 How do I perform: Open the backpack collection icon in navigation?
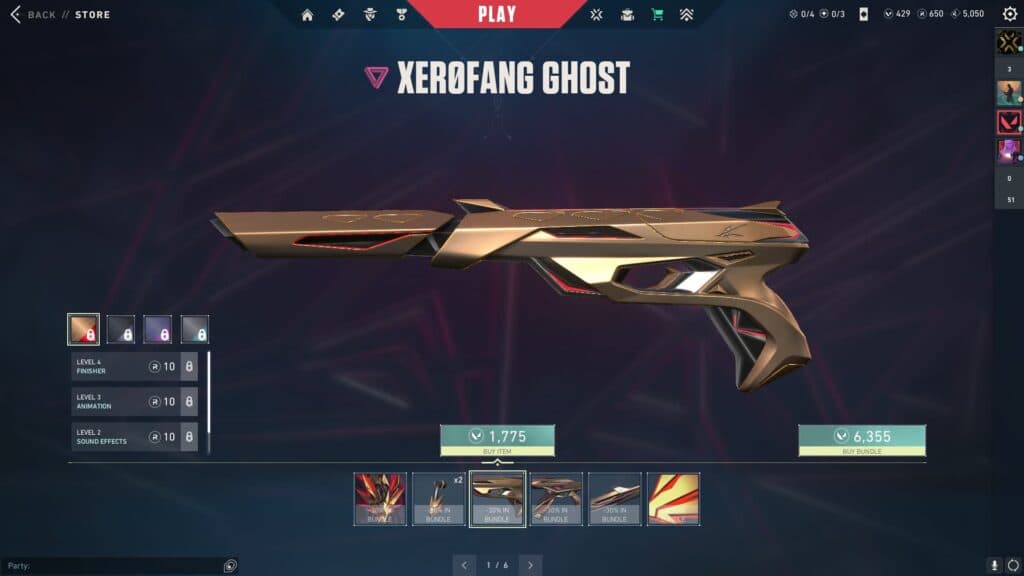click(x=627, y=15)
